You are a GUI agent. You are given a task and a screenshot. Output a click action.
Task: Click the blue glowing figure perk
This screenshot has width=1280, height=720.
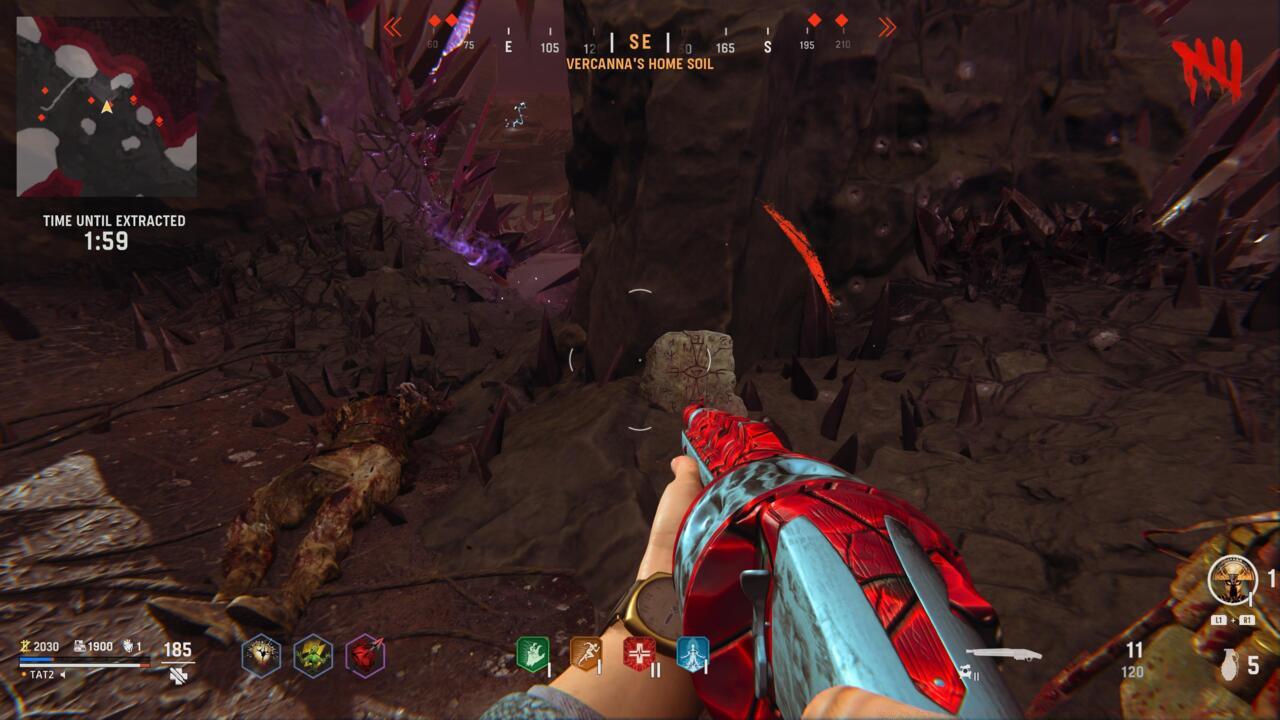tap(692, 654)
